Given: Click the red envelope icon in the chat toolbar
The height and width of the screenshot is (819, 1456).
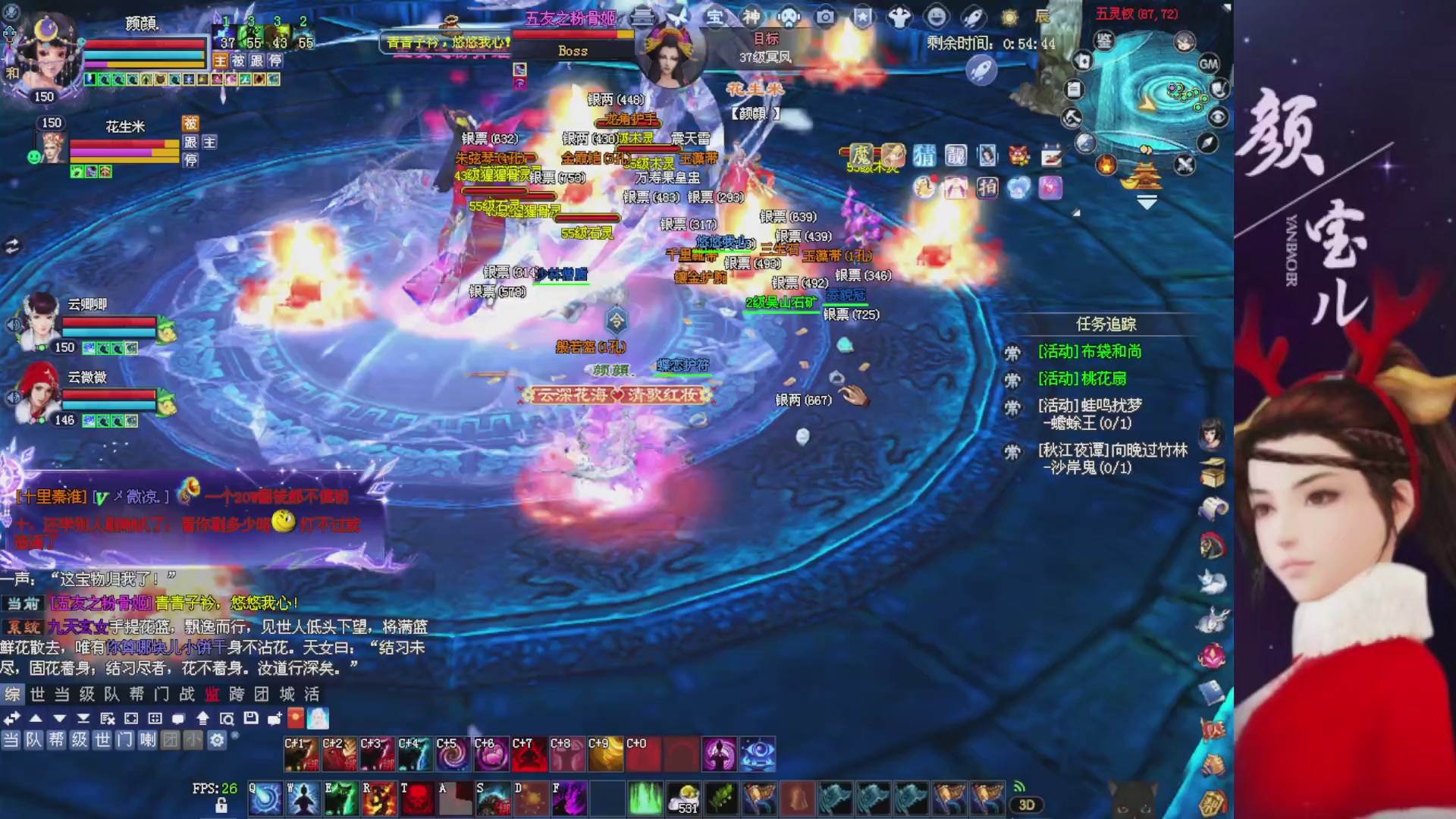Looking at the screenshot, I should click(295, 719).
